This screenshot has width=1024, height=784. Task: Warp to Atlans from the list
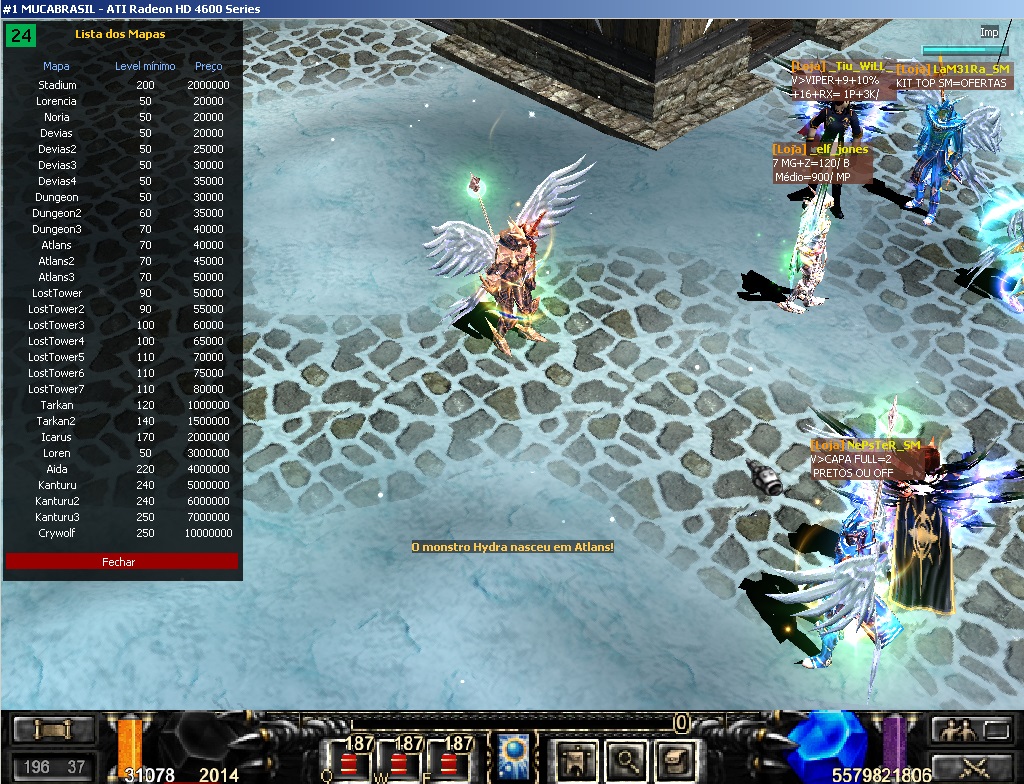point(57,245)
